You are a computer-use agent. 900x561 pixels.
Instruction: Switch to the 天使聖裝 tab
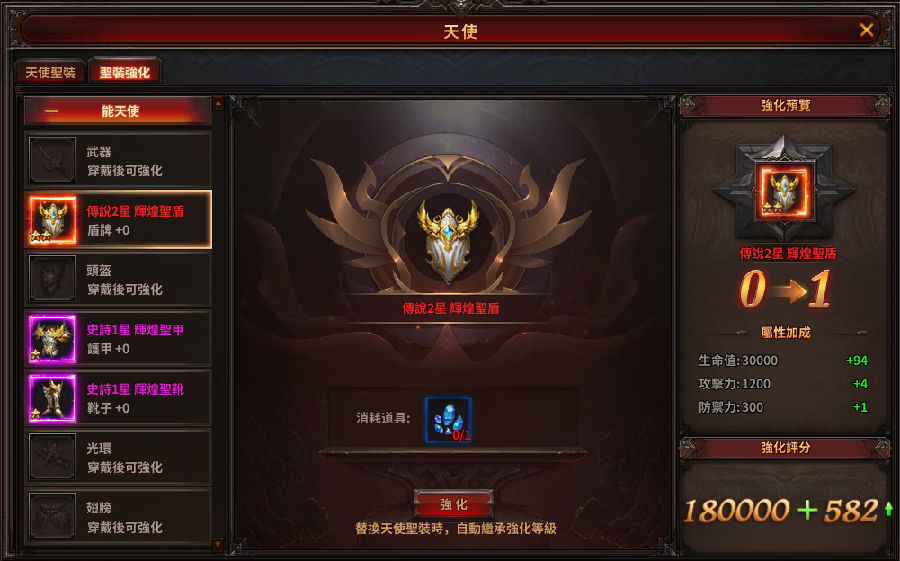click(50, 73)
